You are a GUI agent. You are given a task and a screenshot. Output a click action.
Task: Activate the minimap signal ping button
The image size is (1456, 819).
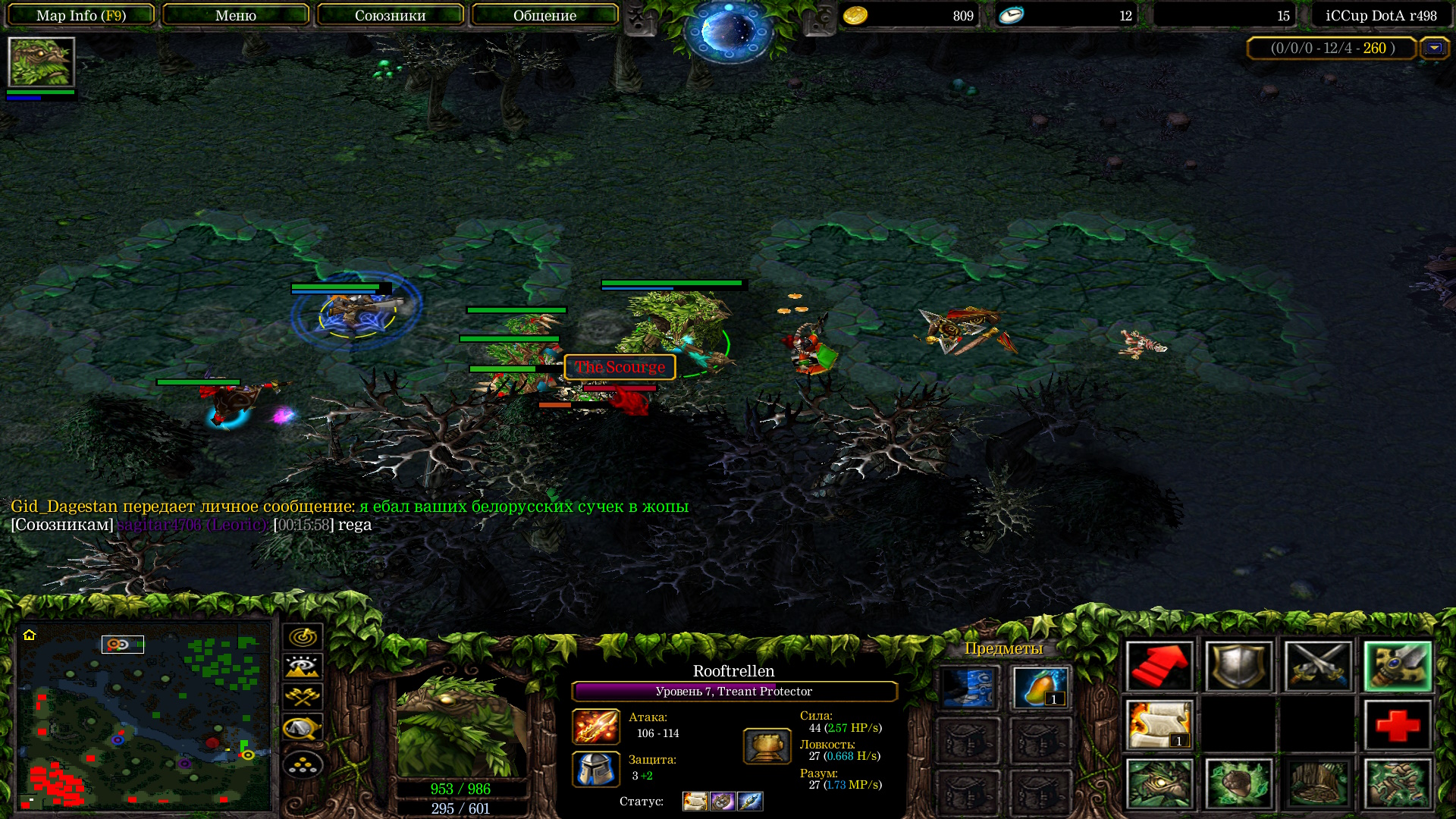303,637
